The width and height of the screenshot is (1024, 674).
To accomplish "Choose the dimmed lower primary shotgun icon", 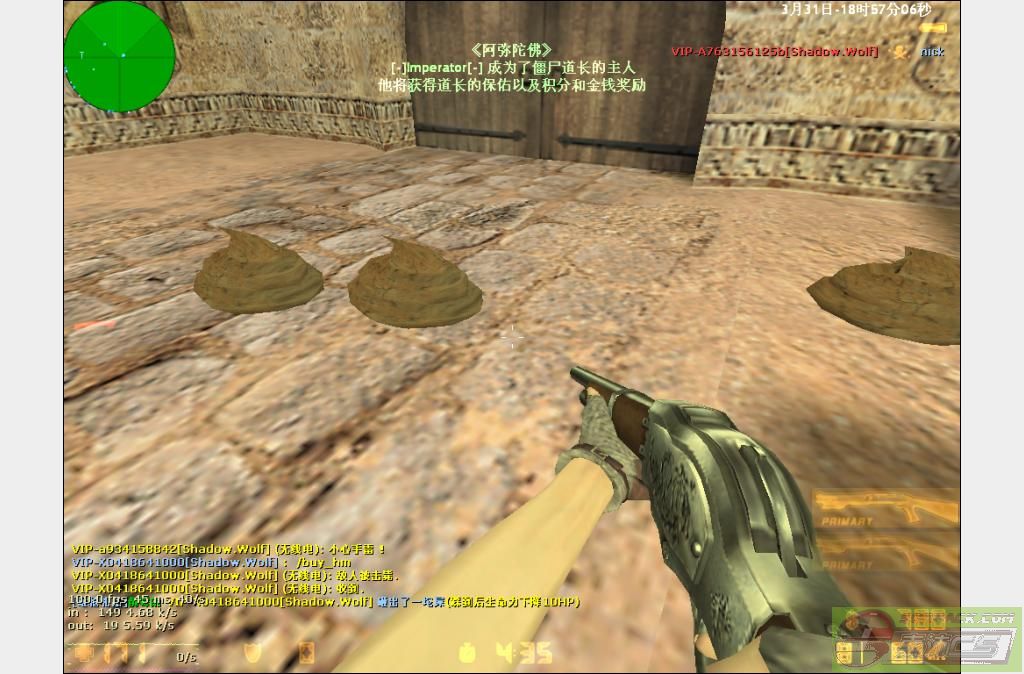I will point(885,553).
